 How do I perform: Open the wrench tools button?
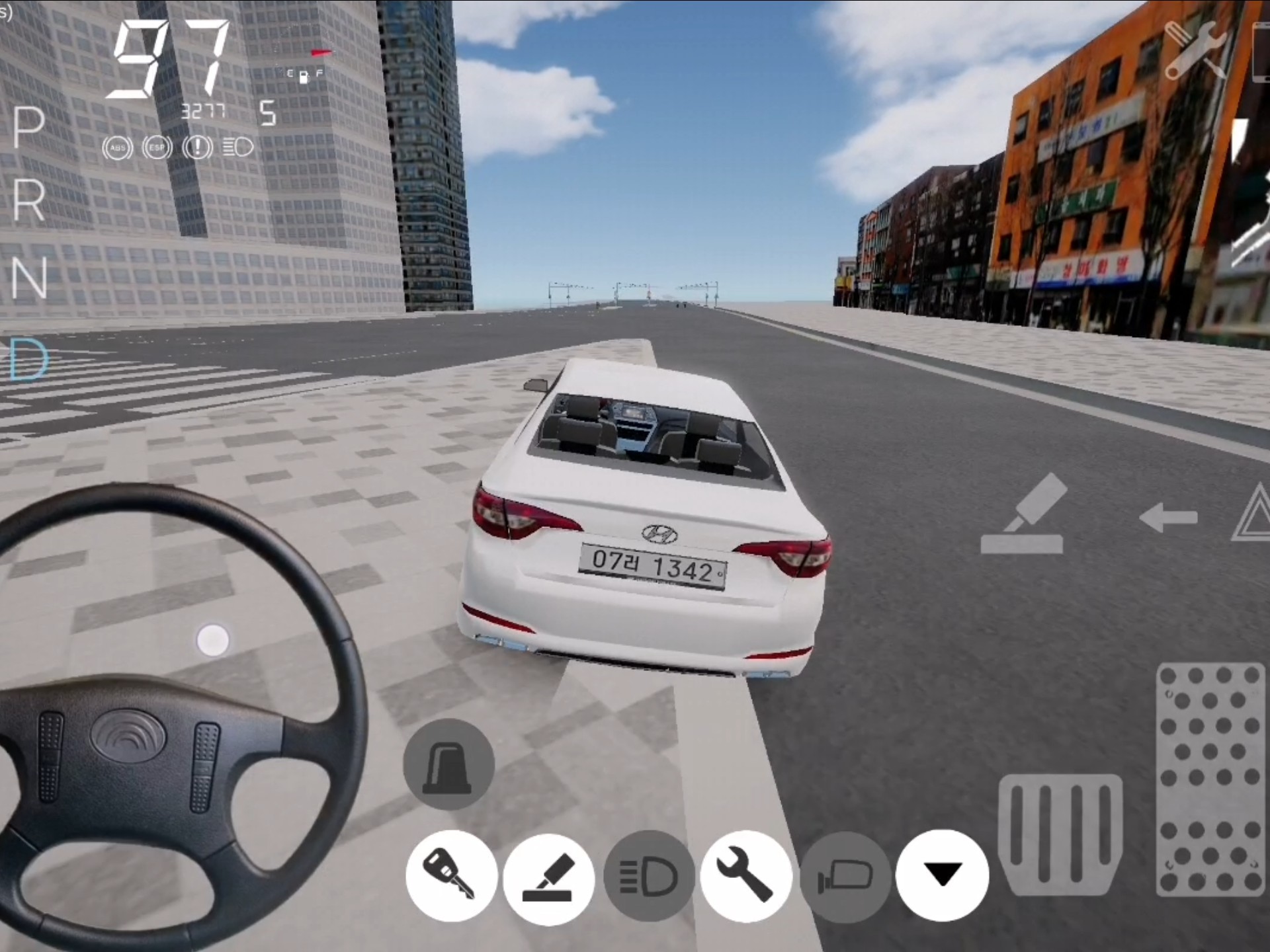[x=746, y=875]
